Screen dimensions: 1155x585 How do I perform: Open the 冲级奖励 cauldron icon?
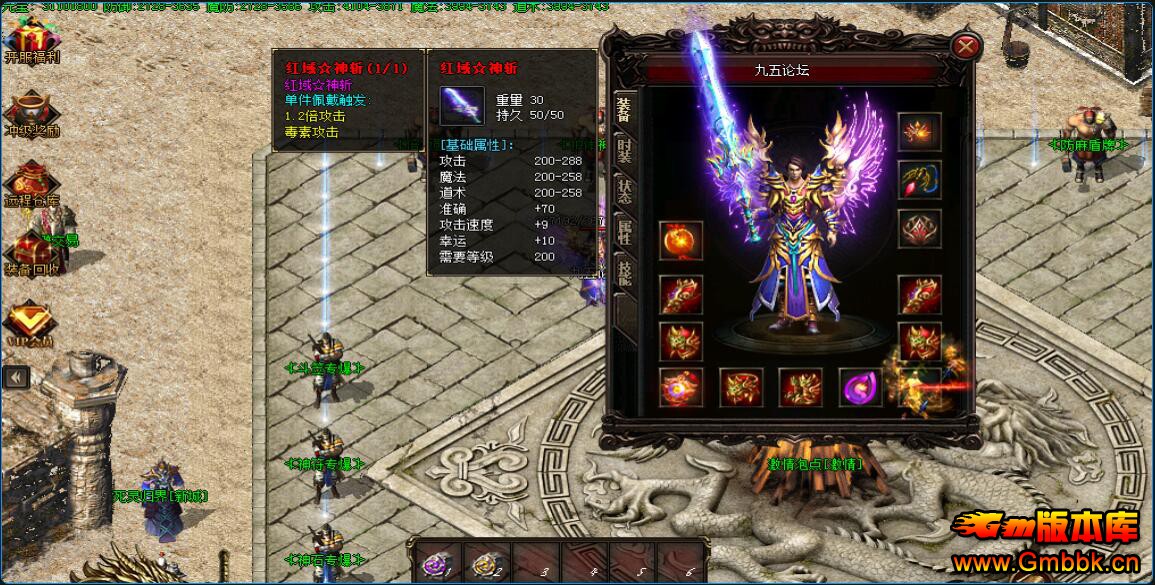tap(30, 111)
